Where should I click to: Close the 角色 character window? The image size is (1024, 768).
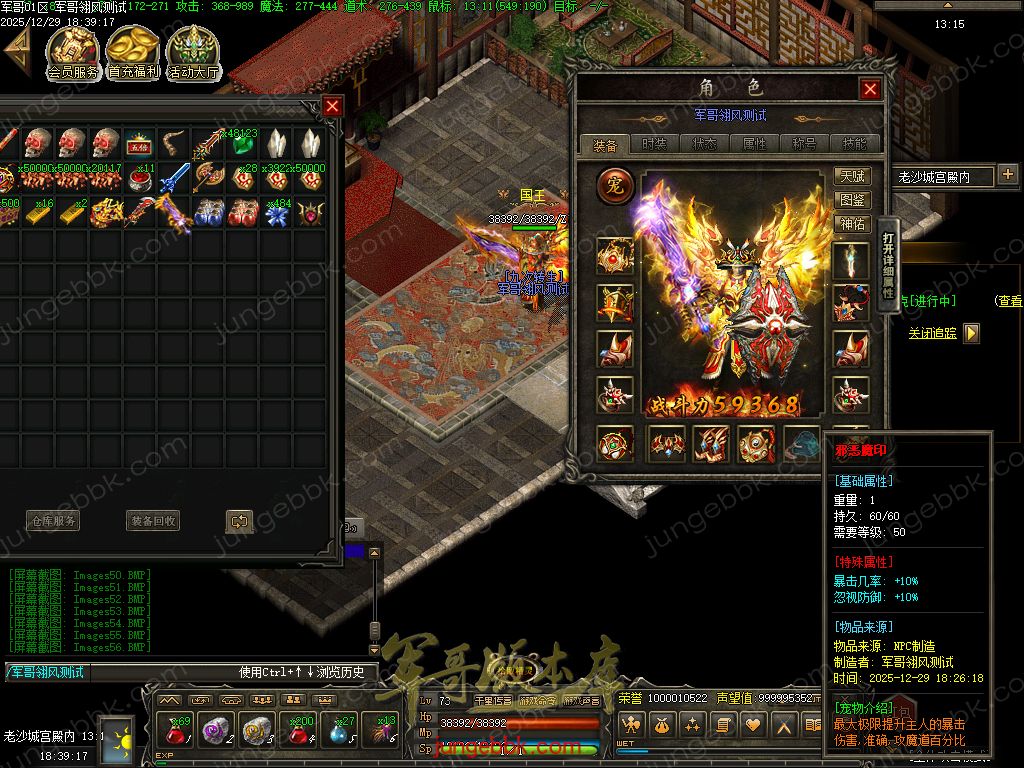(x=870, y=90)
